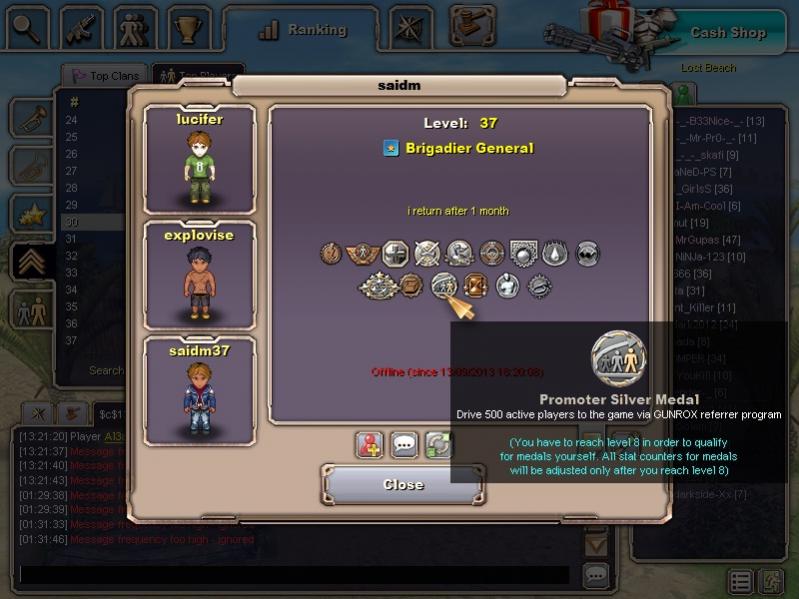The image size is (799, 599).
Task: Open the magnifying glass search tab
Action: click(28, 28)
